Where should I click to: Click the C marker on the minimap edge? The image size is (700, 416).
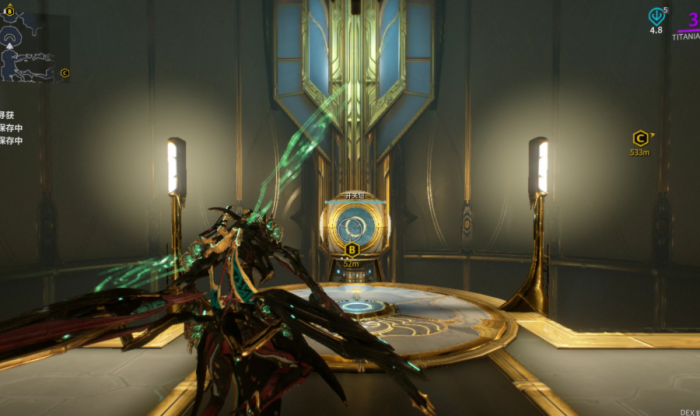click(65, 73)
